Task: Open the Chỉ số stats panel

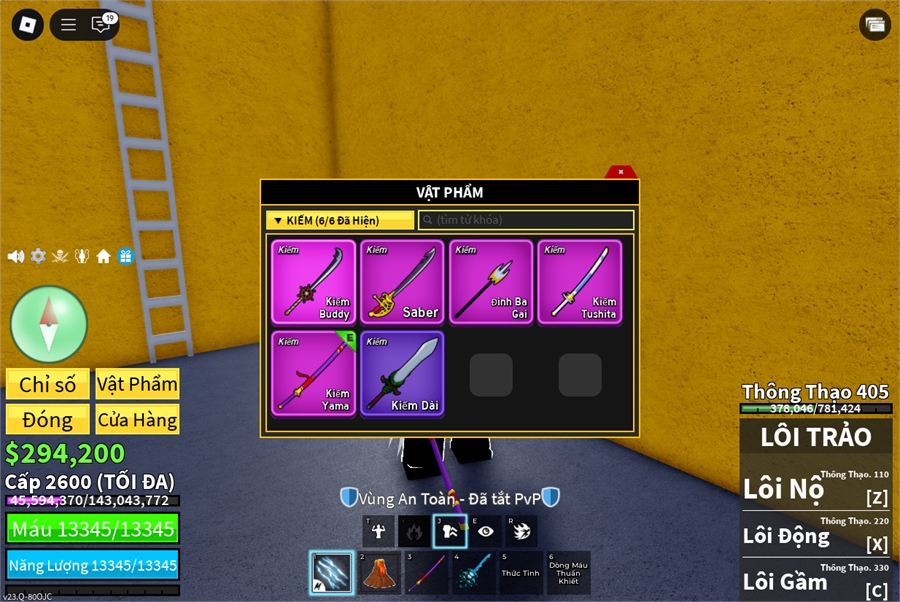Action: pyautogui.click(x=48, y=384)
